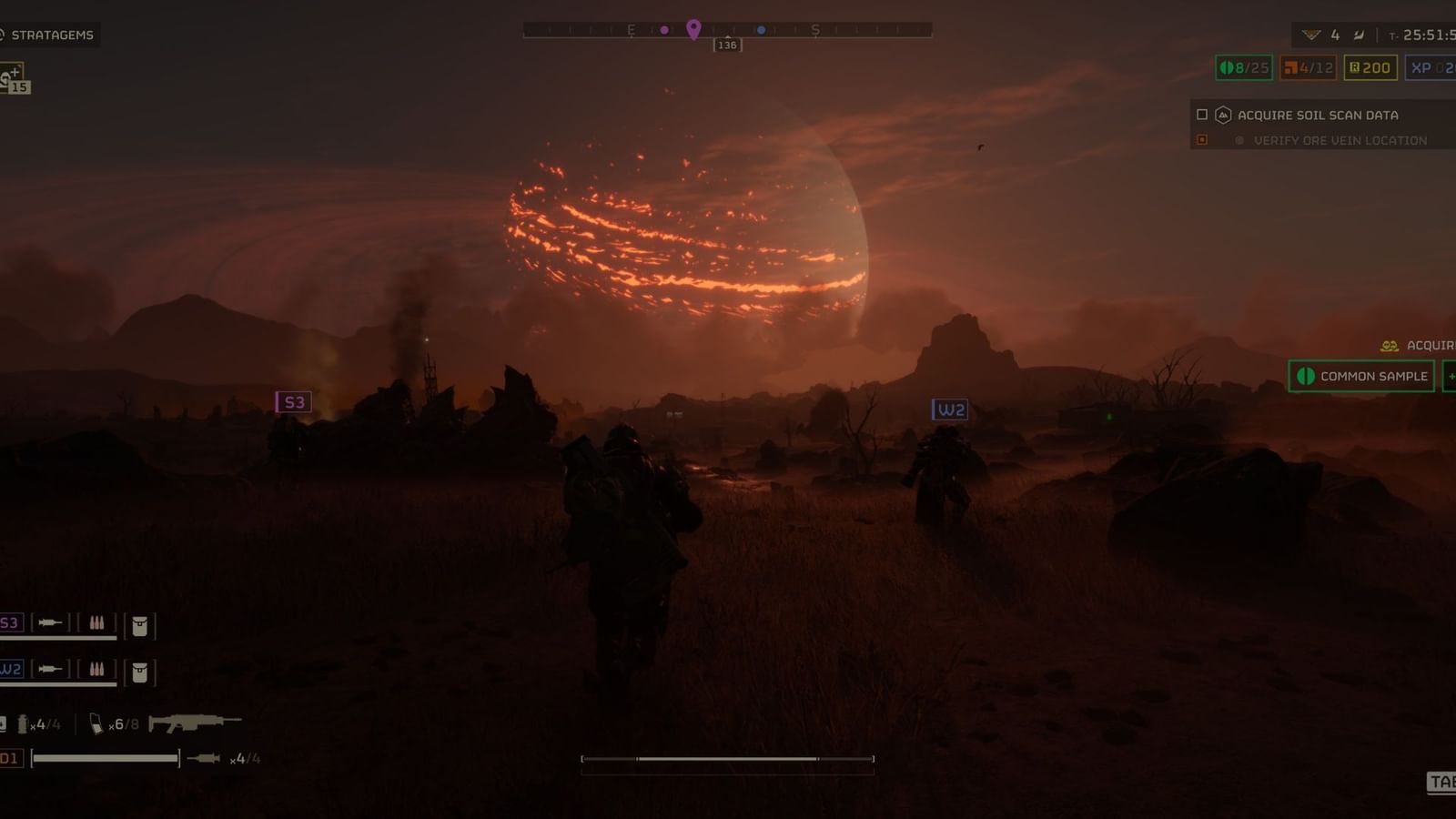Image resolution: width=1456 pixels, height=819 pixels.
Task: Click the green COMMON SAMPLE pickup button
Action: [x=1360, y=375]
